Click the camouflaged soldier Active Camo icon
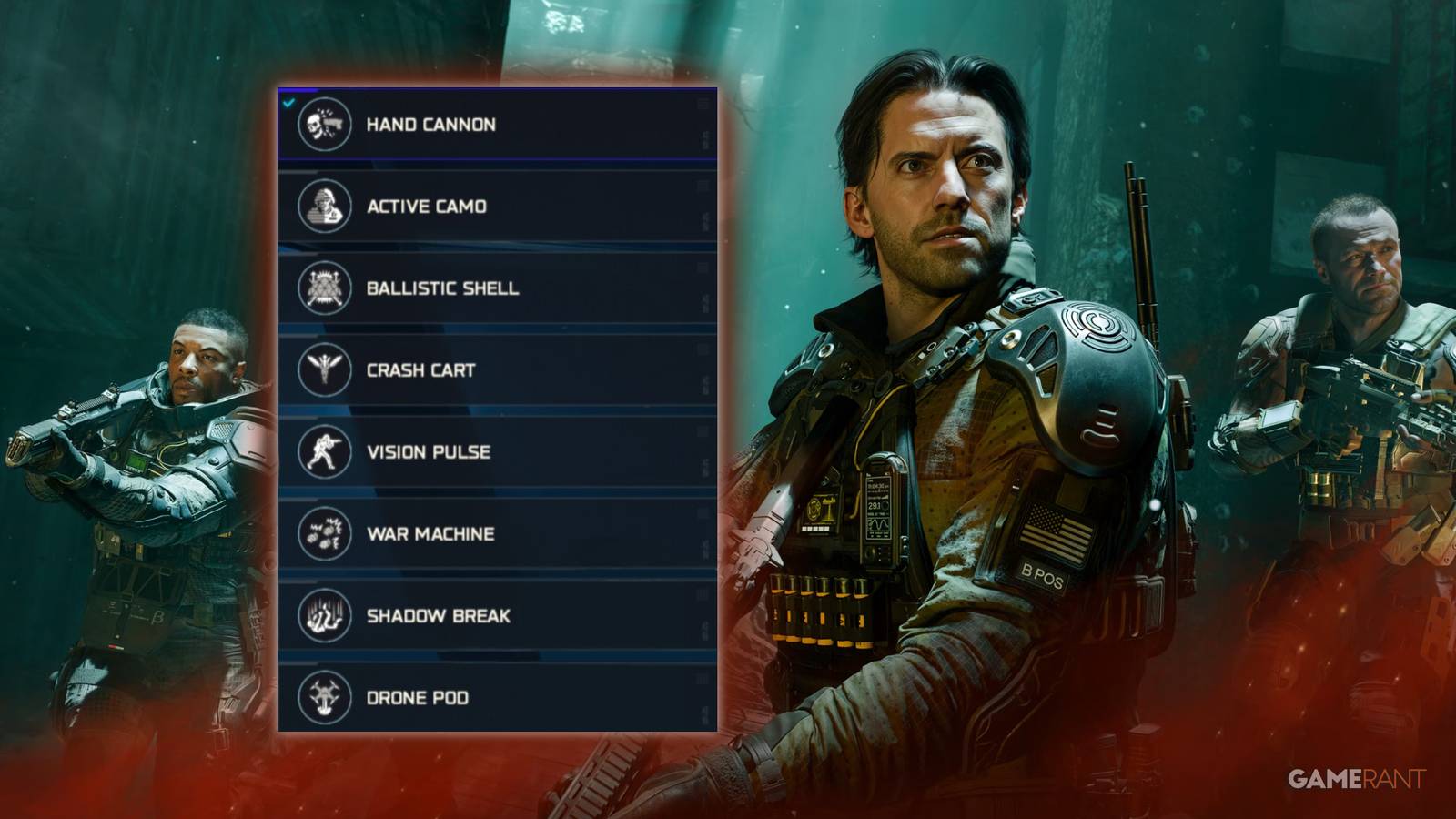 [325, 207]
